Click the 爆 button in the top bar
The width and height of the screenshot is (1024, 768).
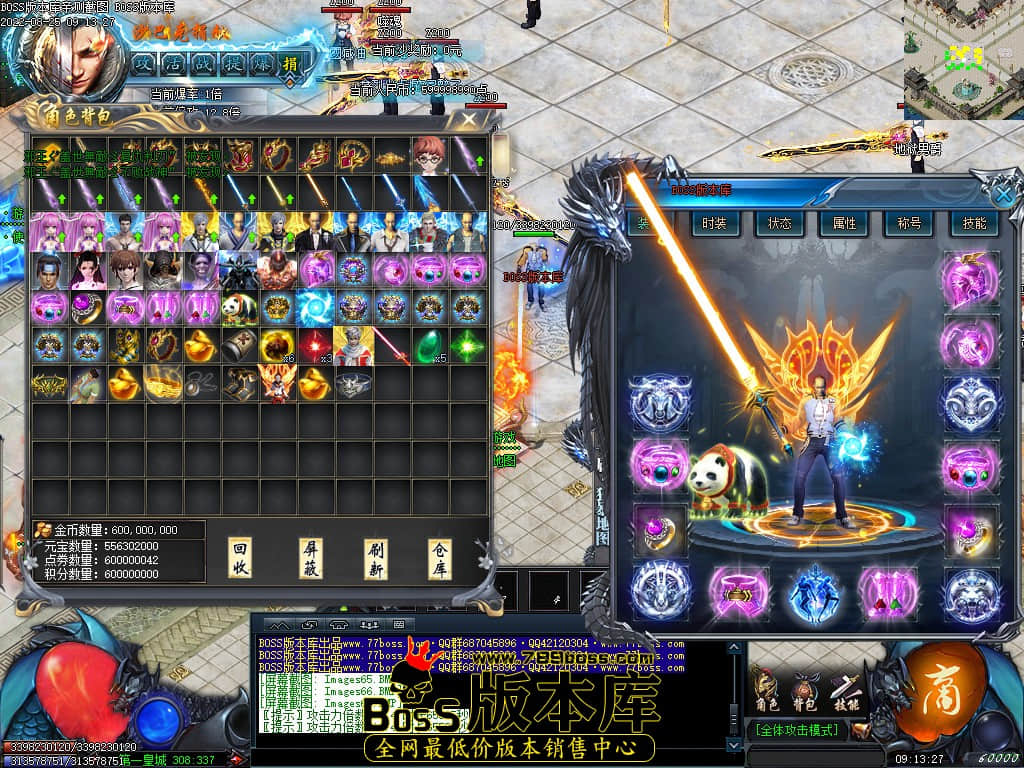259,63
